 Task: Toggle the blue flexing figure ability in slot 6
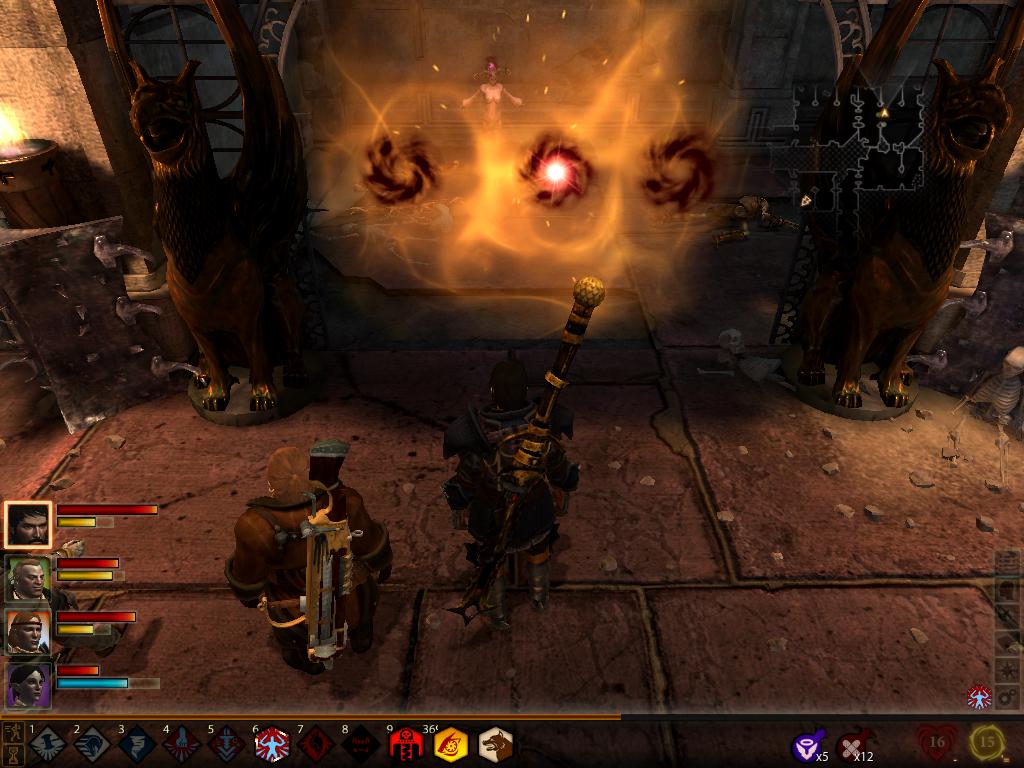[x=271, y=744]
